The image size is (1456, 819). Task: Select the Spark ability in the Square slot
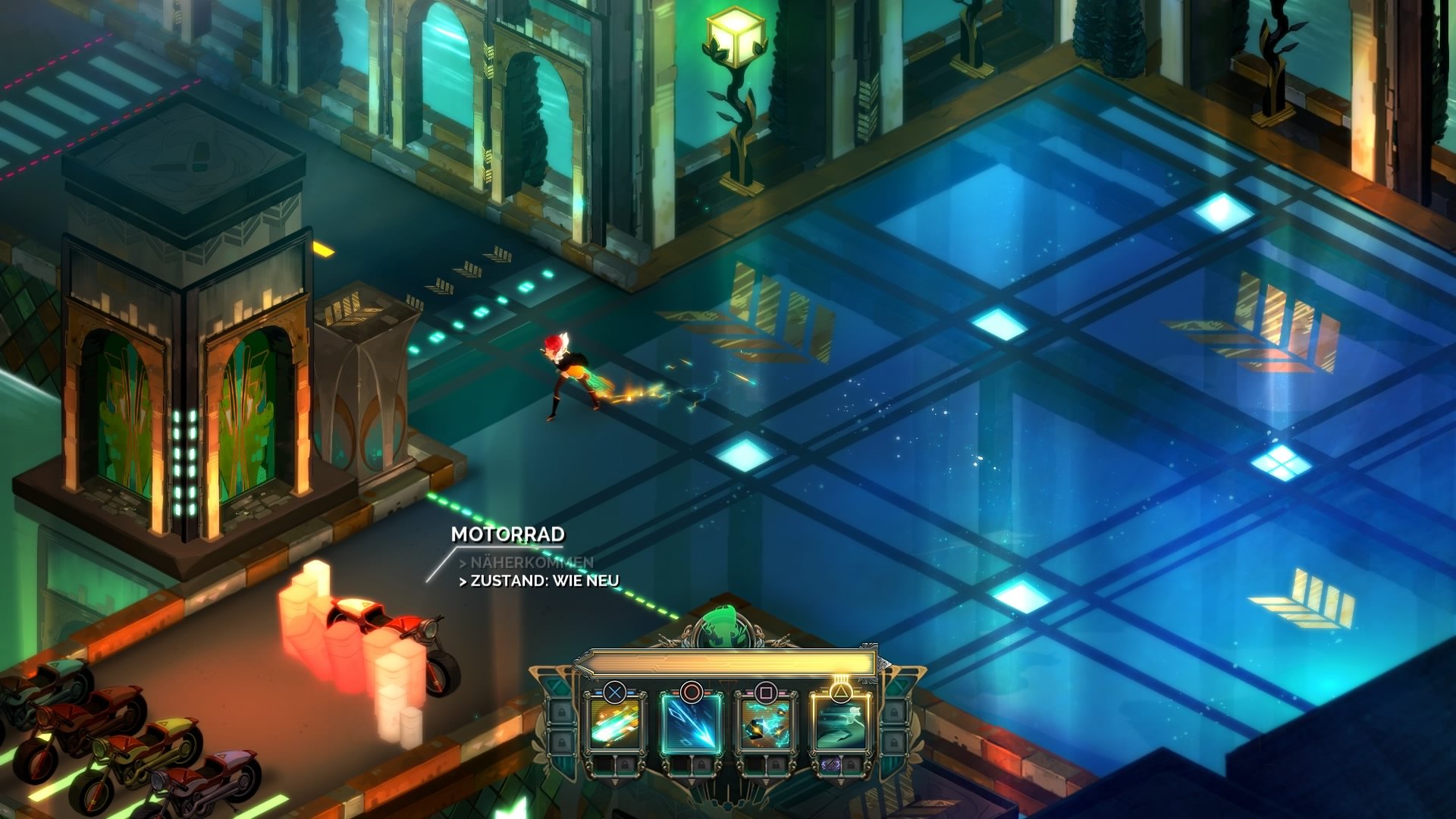765,724
